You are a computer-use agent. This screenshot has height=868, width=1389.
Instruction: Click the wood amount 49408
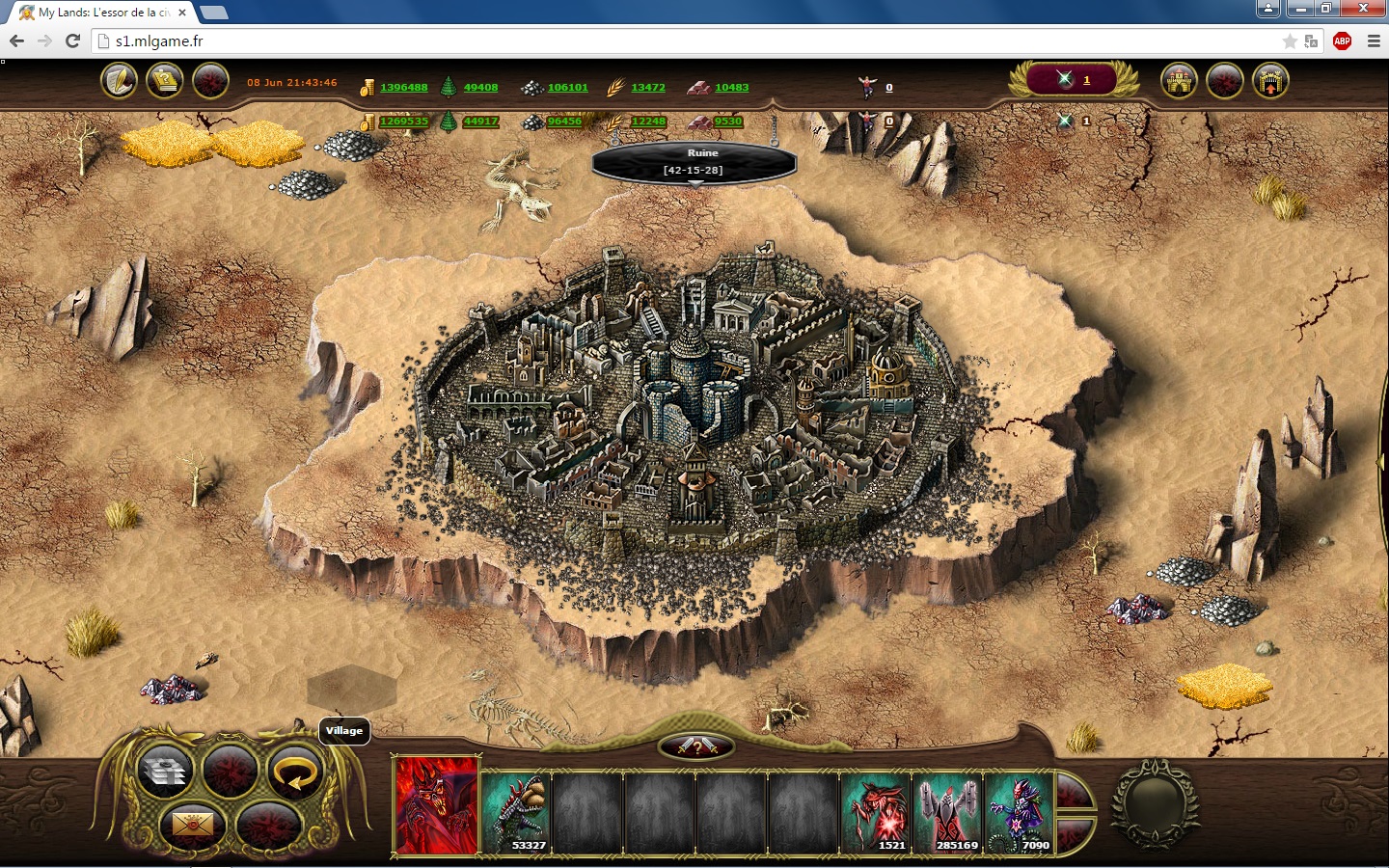click(480, 88)
